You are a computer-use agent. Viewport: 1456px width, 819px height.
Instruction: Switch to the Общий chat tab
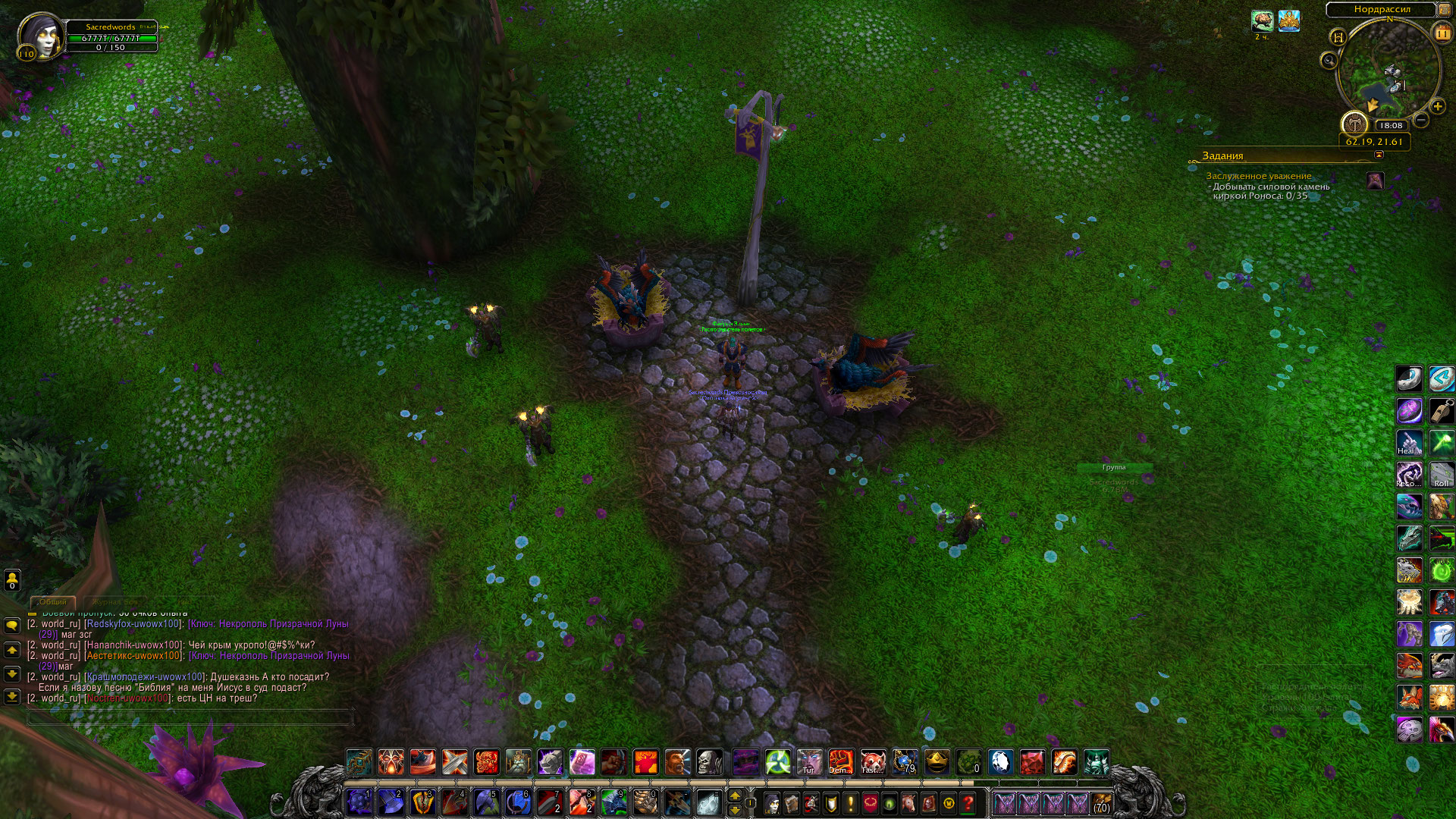click(x=52, y=601)
